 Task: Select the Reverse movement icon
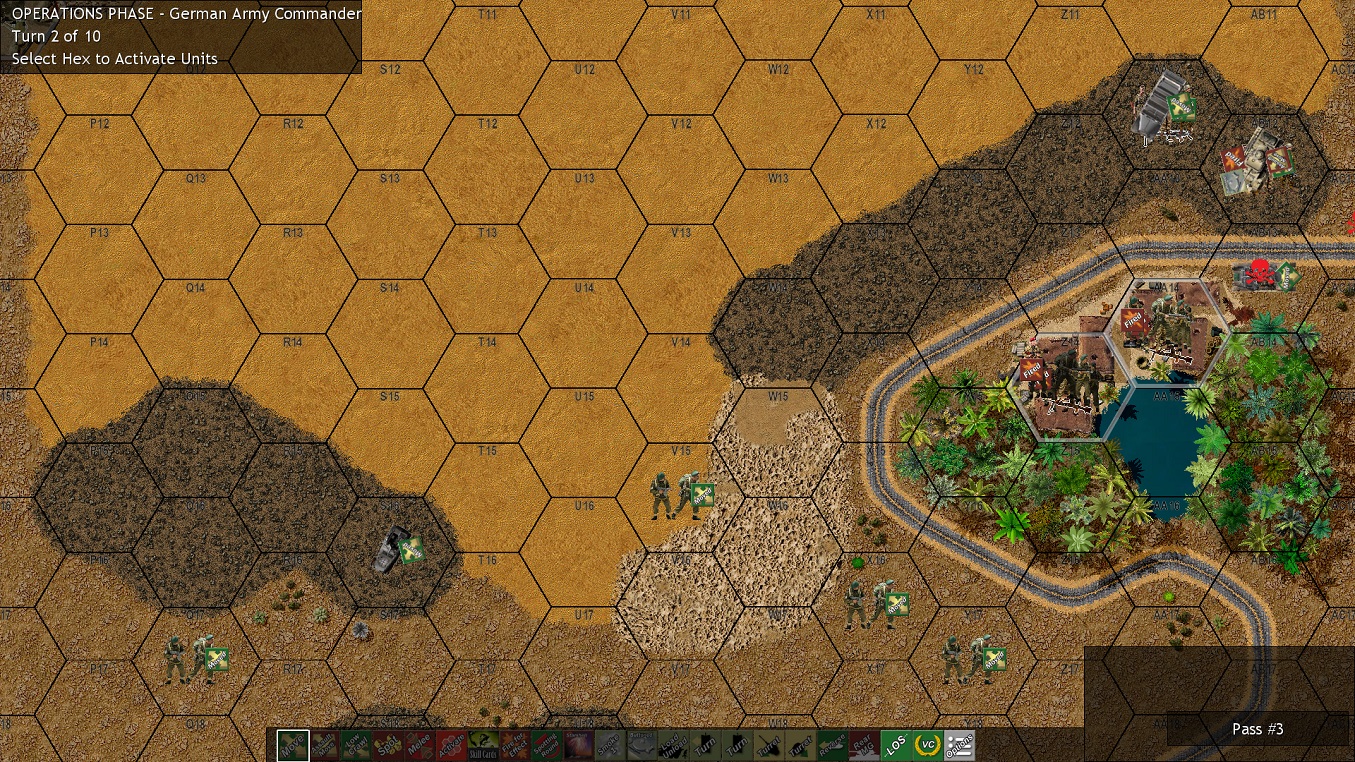point(833,745)
